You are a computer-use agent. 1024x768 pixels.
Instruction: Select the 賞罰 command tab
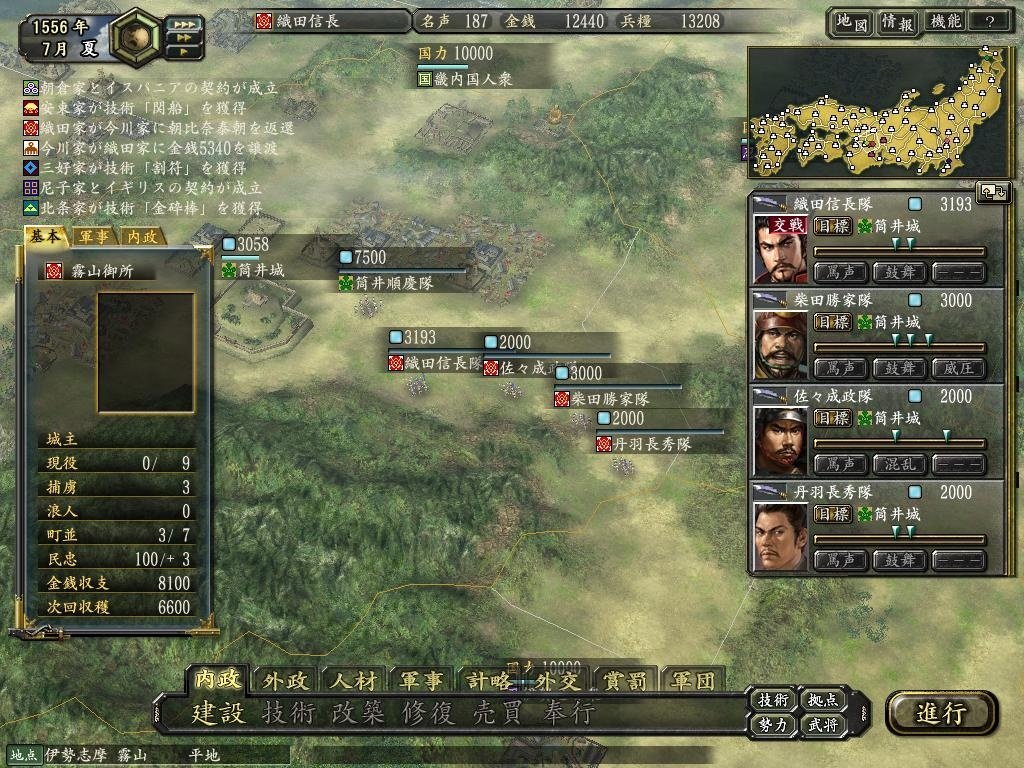coord(625,681)
